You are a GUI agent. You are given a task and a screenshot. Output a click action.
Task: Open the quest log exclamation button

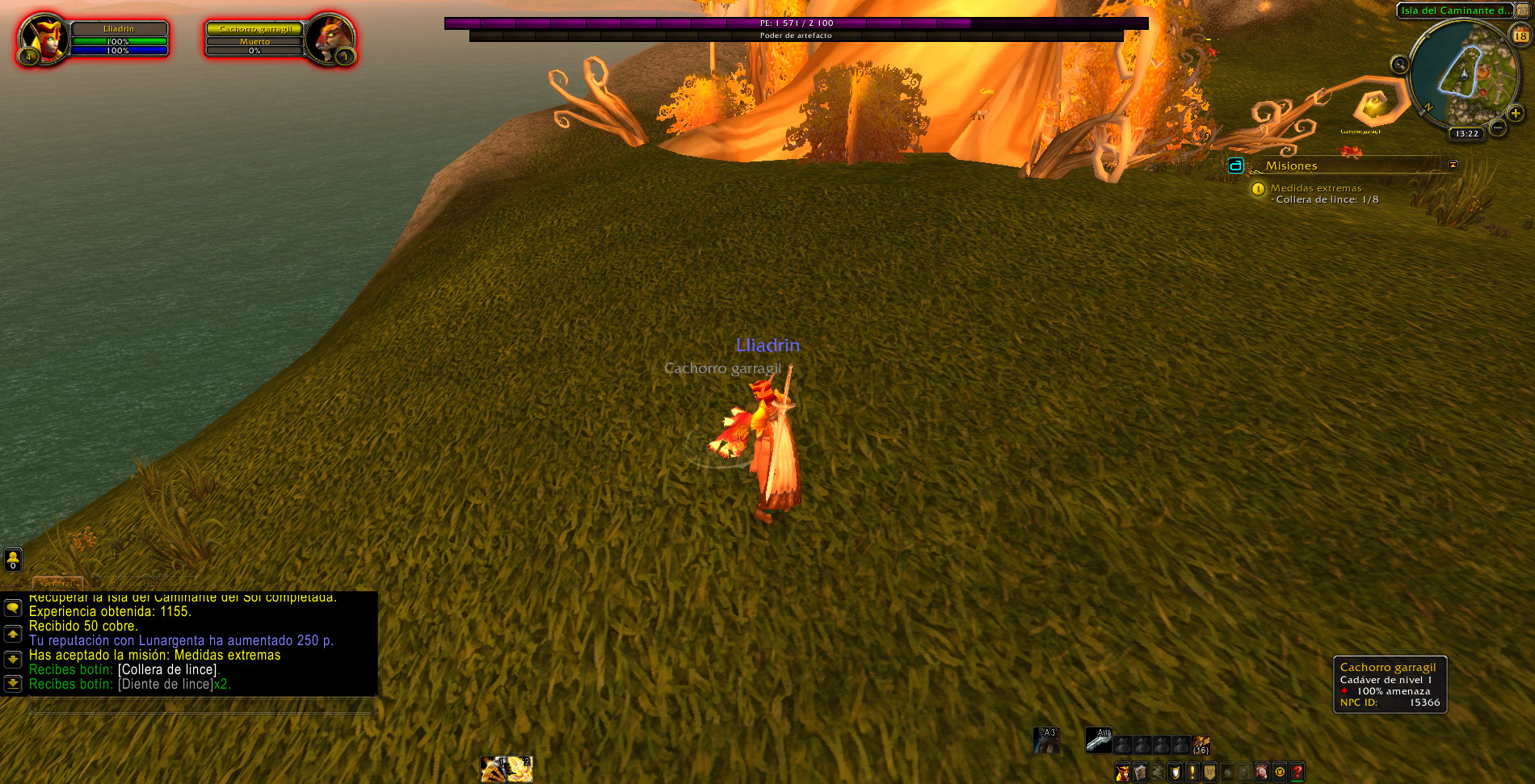pos(1192,773)
